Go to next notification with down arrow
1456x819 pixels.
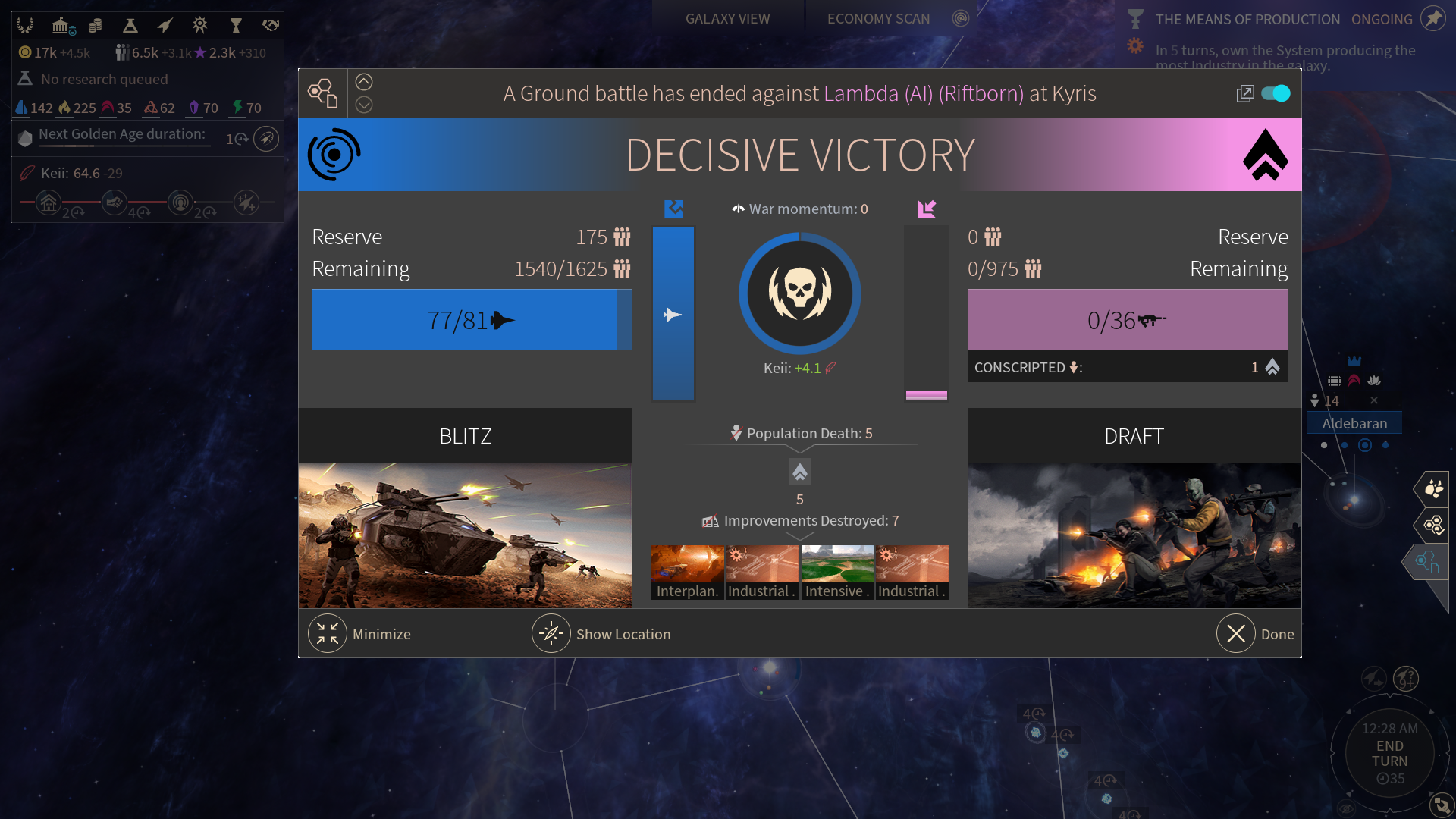(x=364, y=105)
